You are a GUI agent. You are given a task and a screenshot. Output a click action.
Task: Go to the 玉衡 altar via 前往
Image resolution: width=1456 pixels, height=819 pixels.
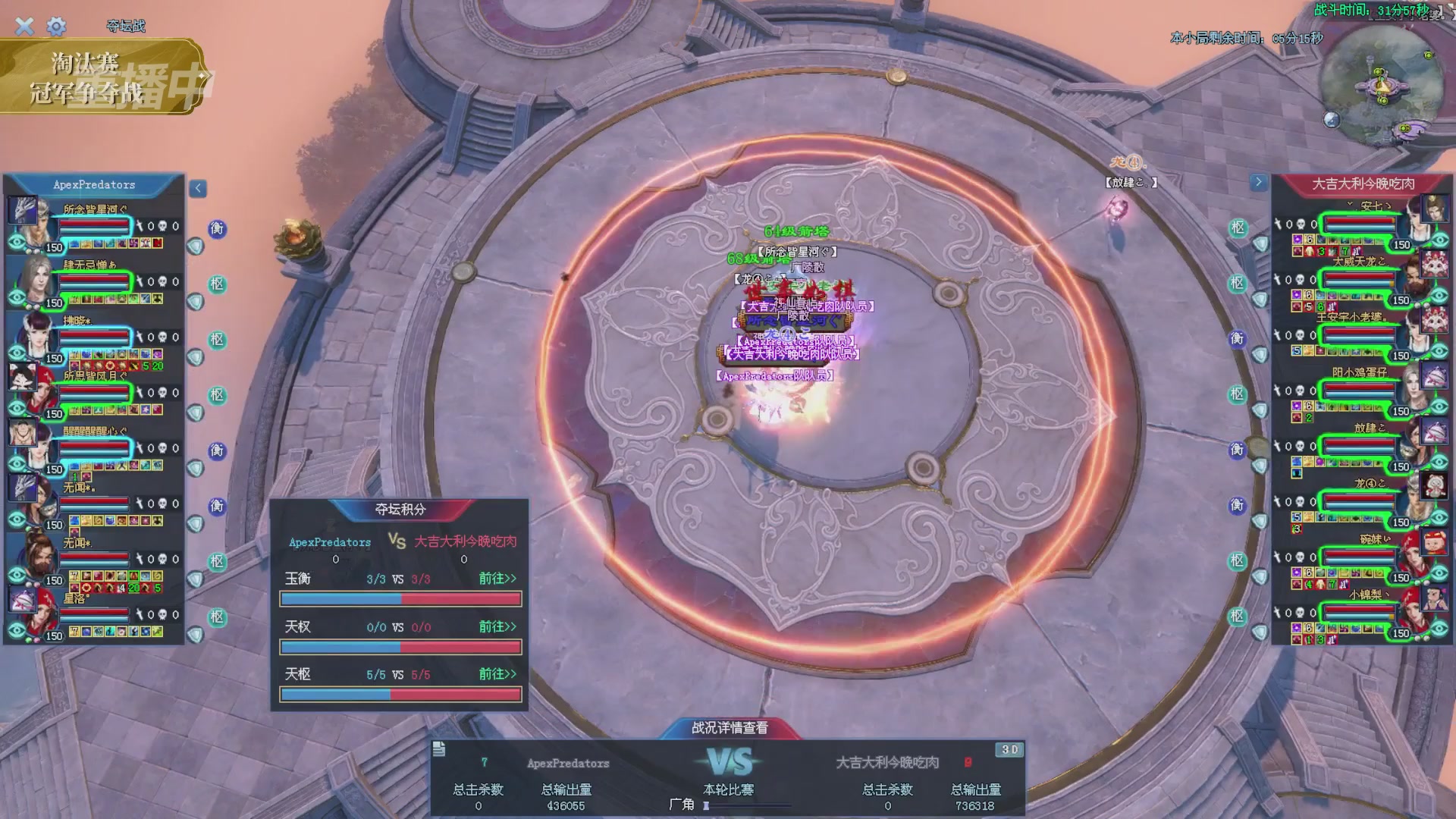(x=497, y=579)
